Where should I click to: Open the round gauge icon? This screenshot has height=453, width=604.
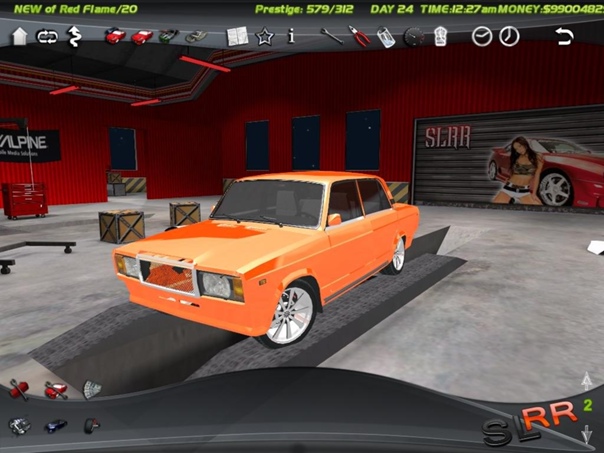413,38
